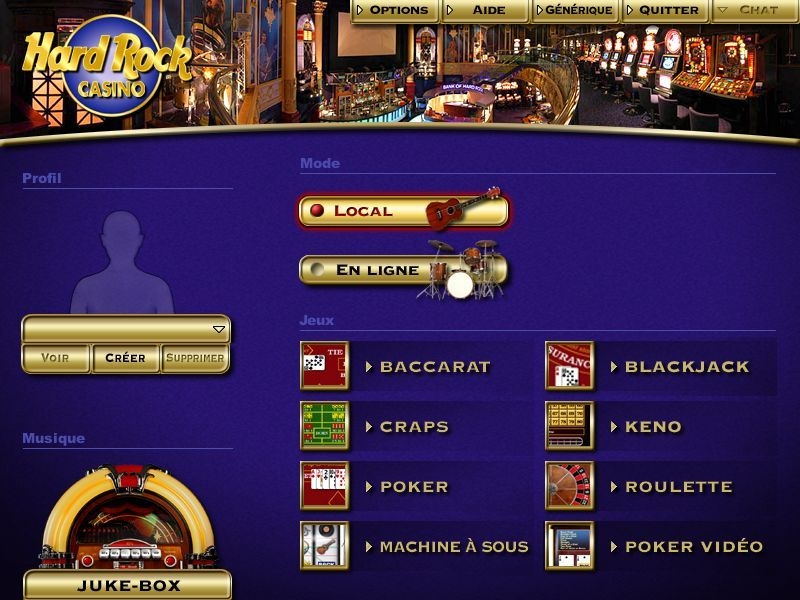The image size is (800, 600).
Task: Open the Options menu
Action: [x=397, y=10]
